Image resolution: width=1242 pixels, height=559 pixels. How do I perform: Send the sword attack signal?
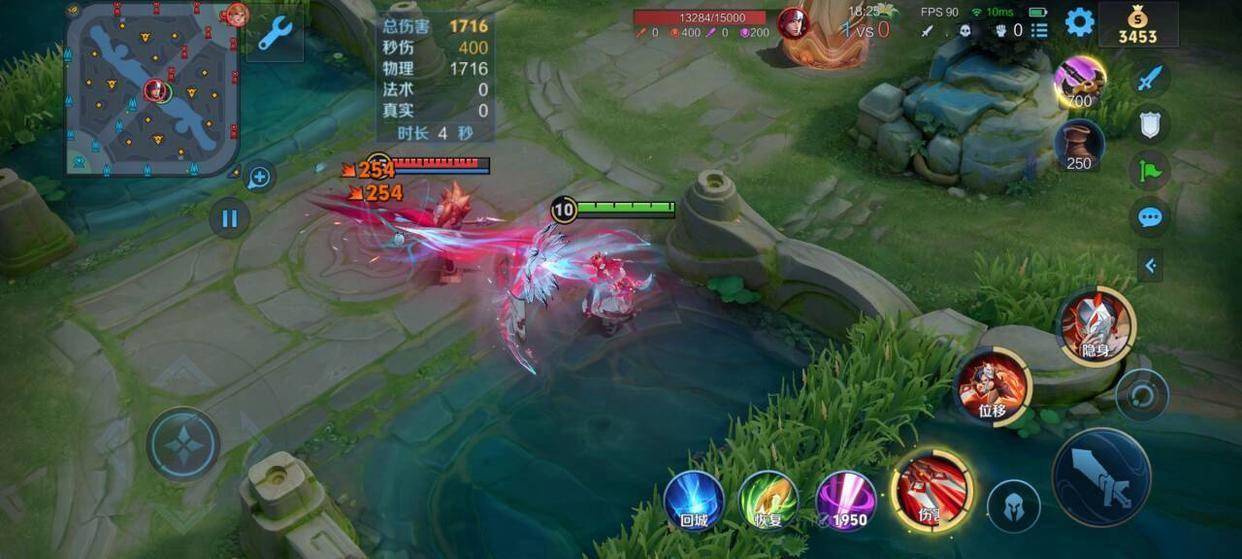1150,77
